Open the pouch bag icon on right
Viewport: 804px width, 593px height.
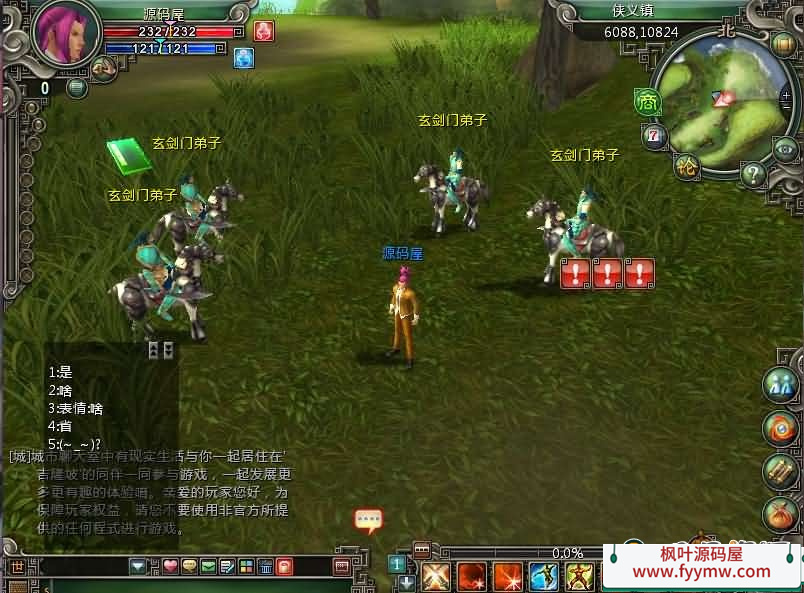pos(779,515)
